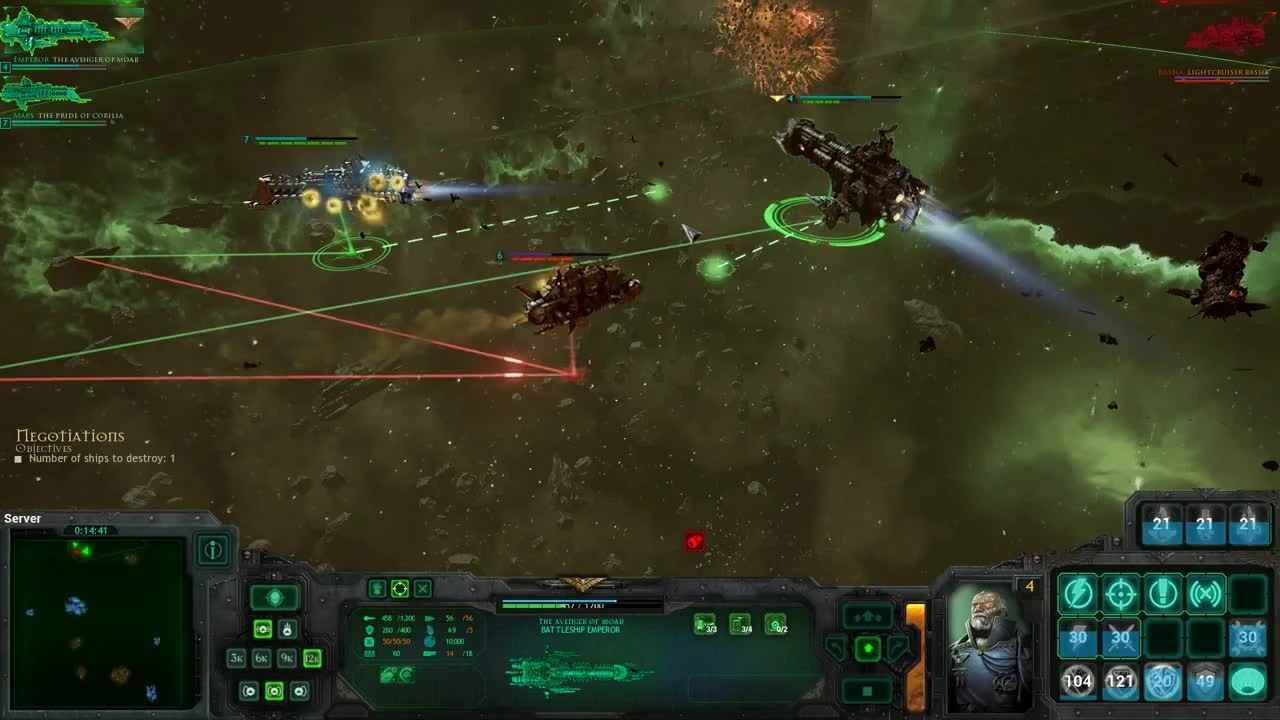Launch the squadron showing 21 craft
The height and width of the screenshot is (720, 1280).
coord(1162,523)
